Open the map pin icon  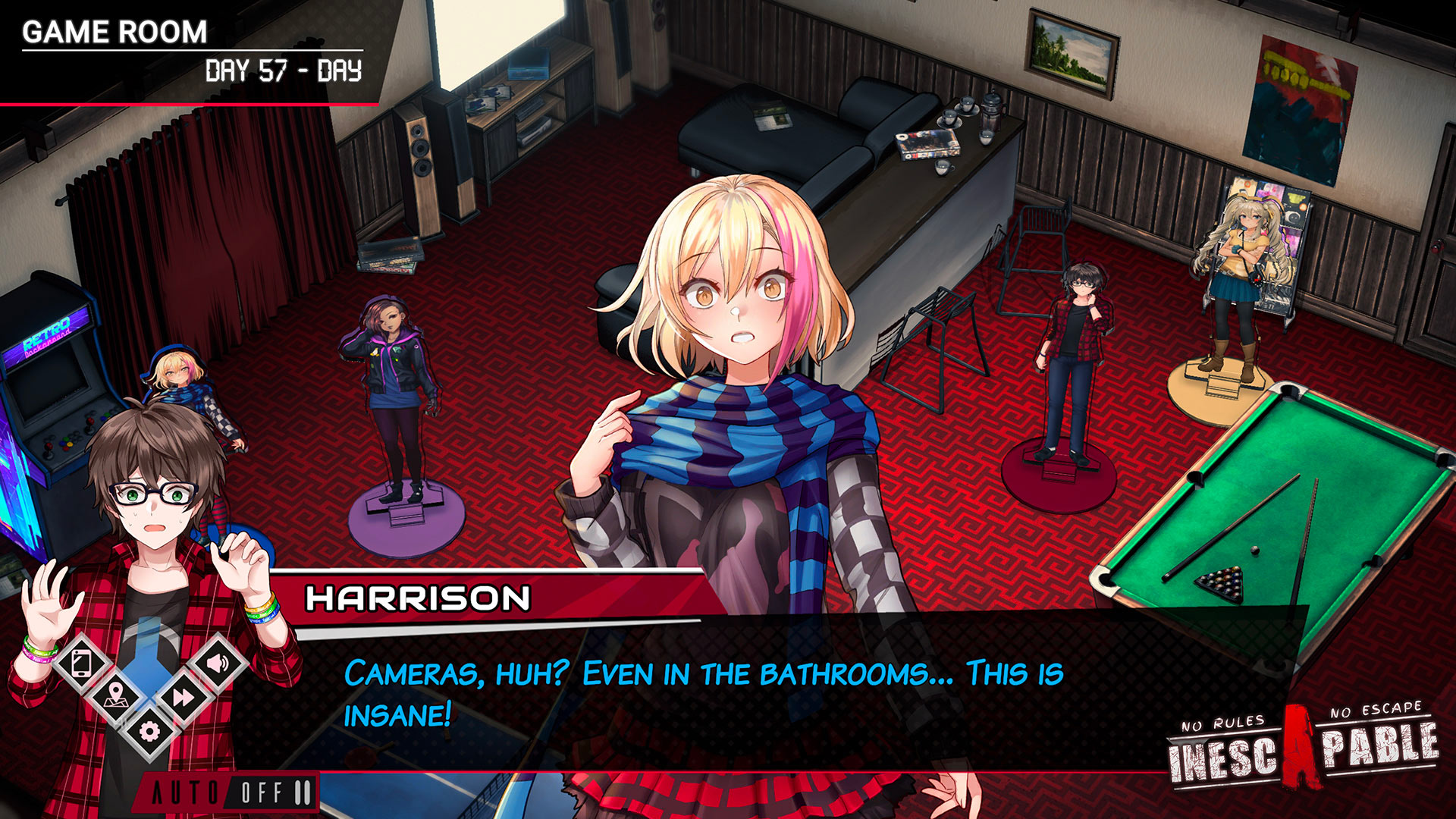(115, 695)
